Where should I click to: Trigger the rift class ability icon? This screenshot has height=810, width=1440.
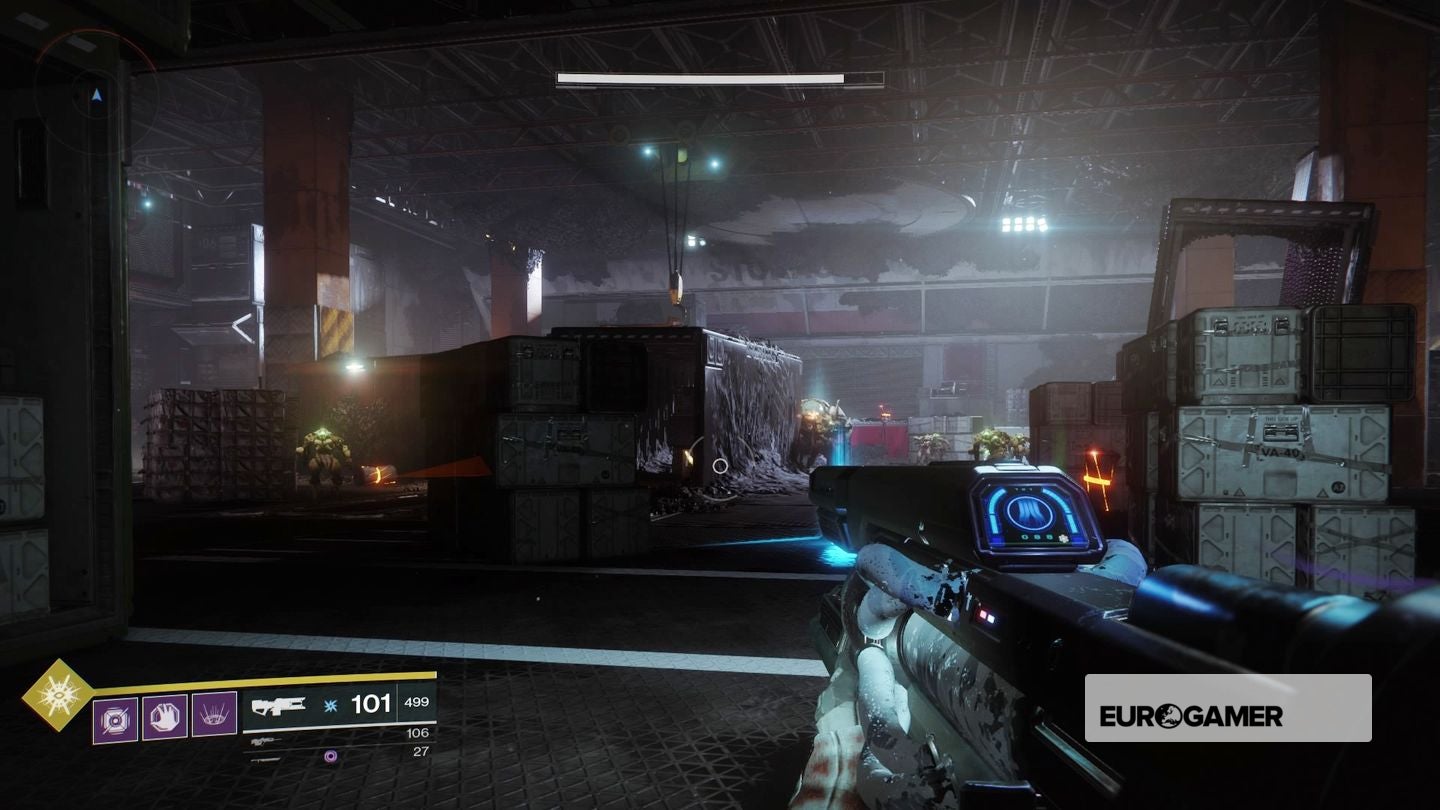(214, 714)
